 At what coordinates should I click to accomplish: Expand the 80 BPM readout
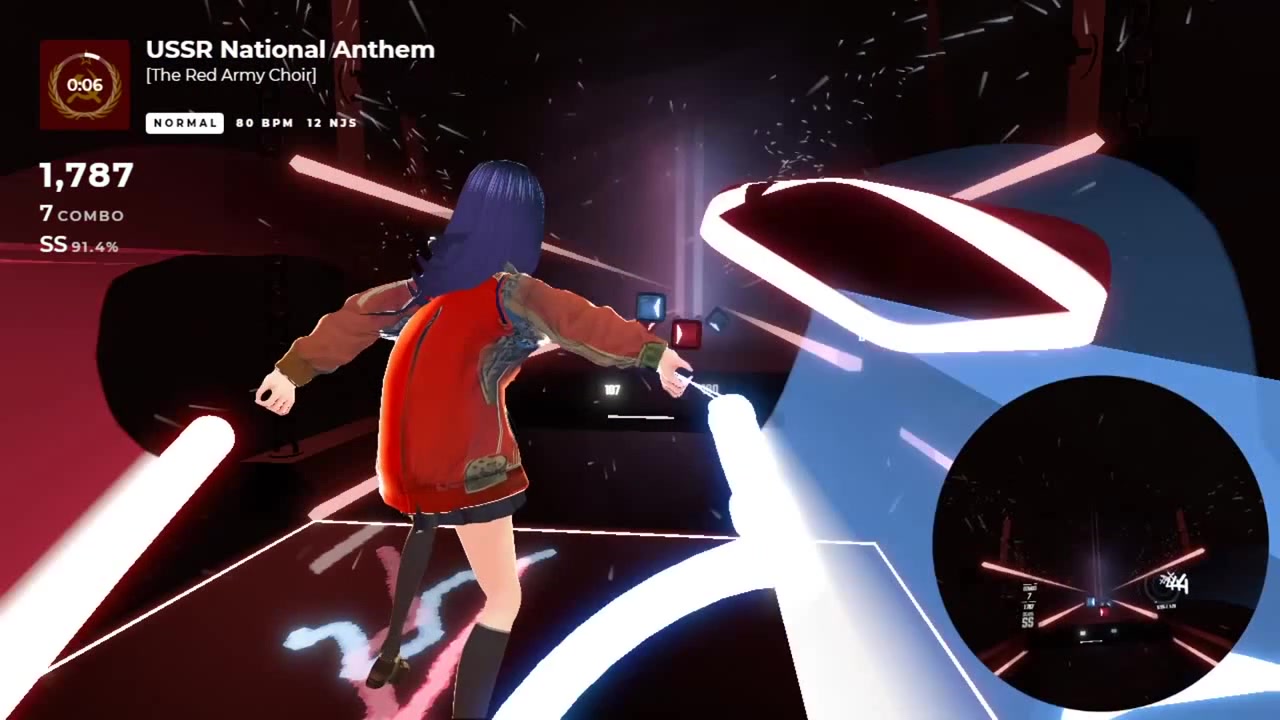pos(263,123)
